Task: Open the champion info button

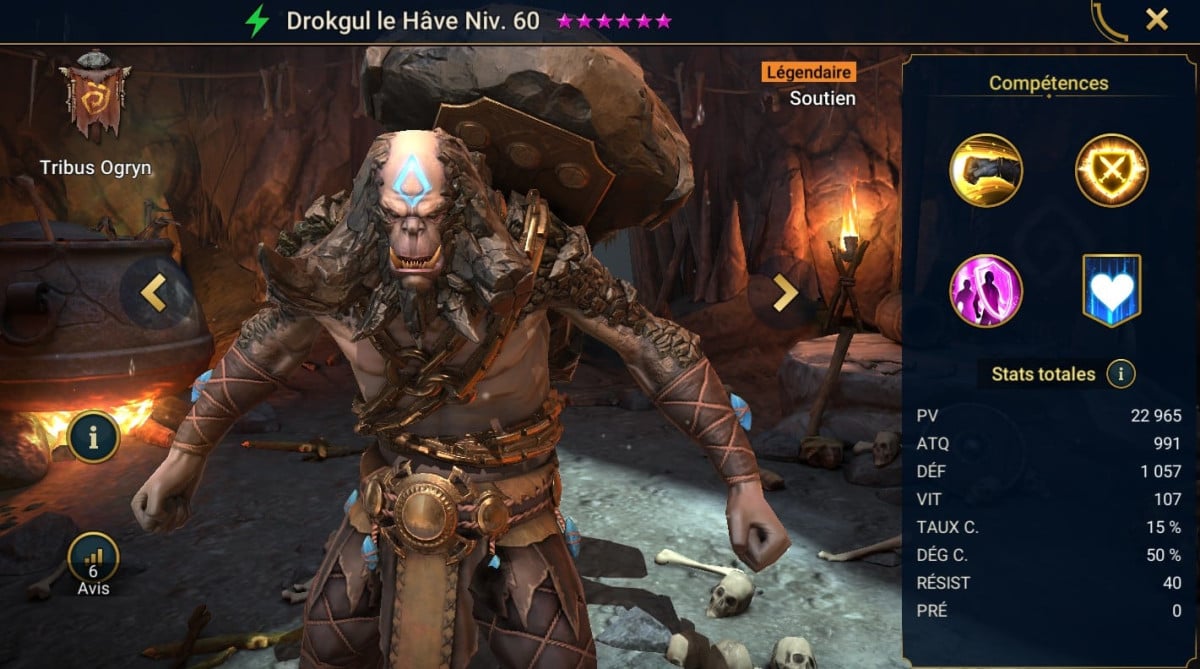Action: [x=94, y=436]
